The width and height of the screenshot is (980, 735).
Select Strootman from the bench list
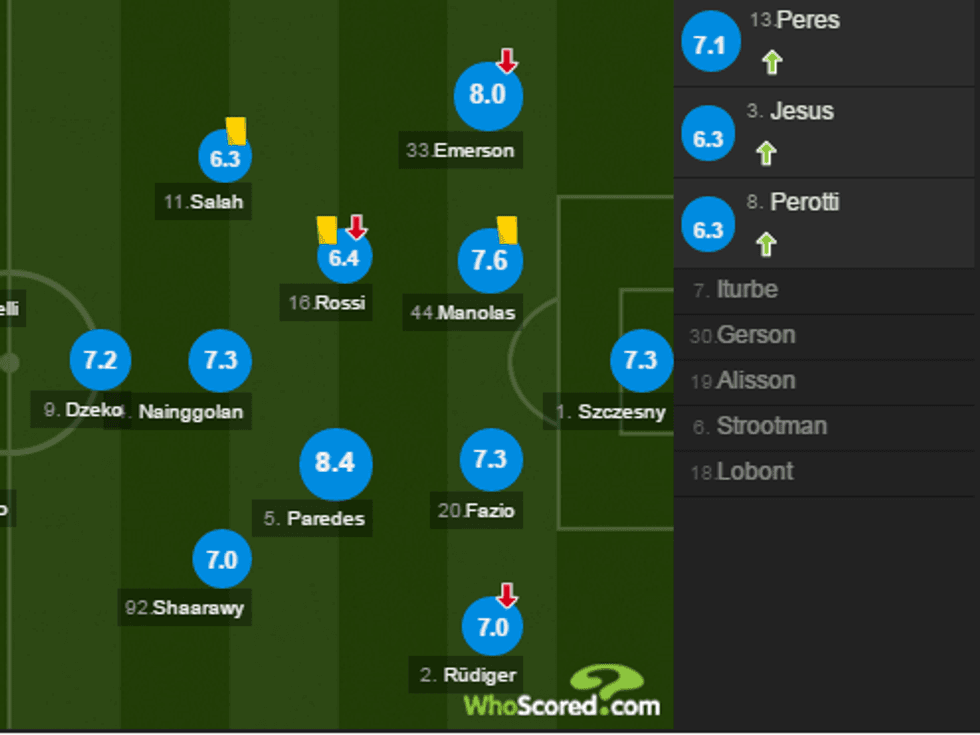pos(771,427)
